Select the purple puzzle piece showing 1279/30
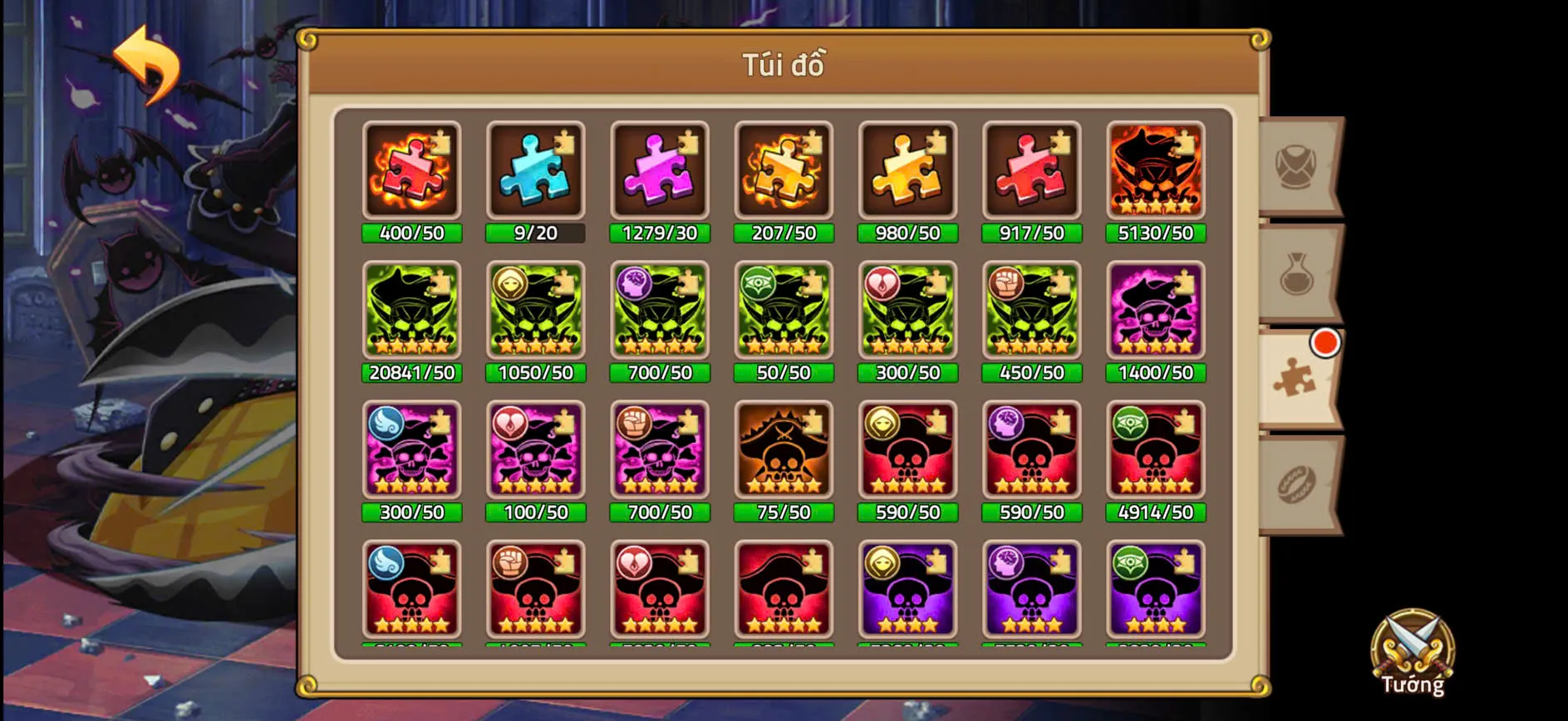 pos(659,172)
